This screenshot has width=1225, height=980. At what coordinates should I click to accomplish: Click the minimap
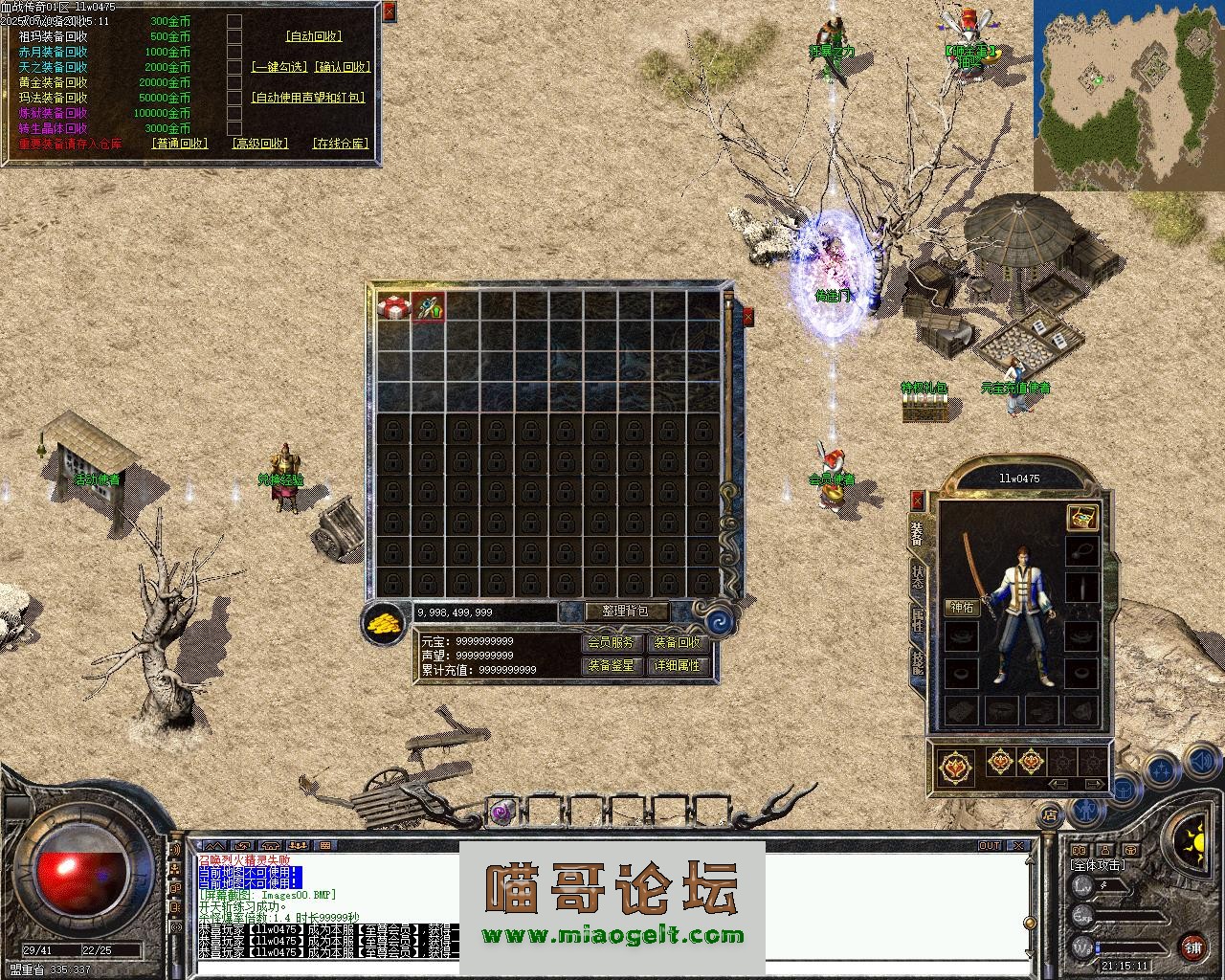(x=1128, y=95)
